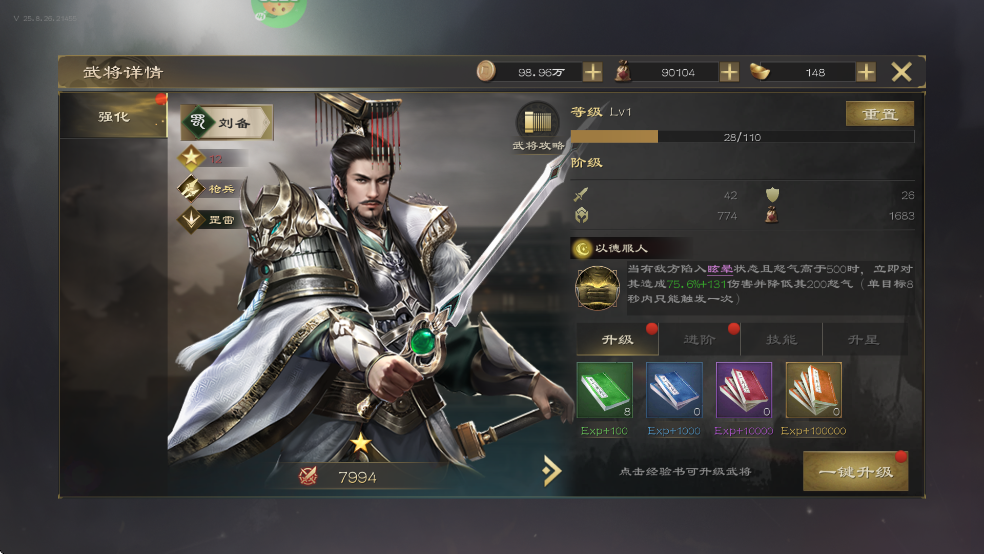Click the 重置 reset button
984x554 pixels.
coord(879,114)
